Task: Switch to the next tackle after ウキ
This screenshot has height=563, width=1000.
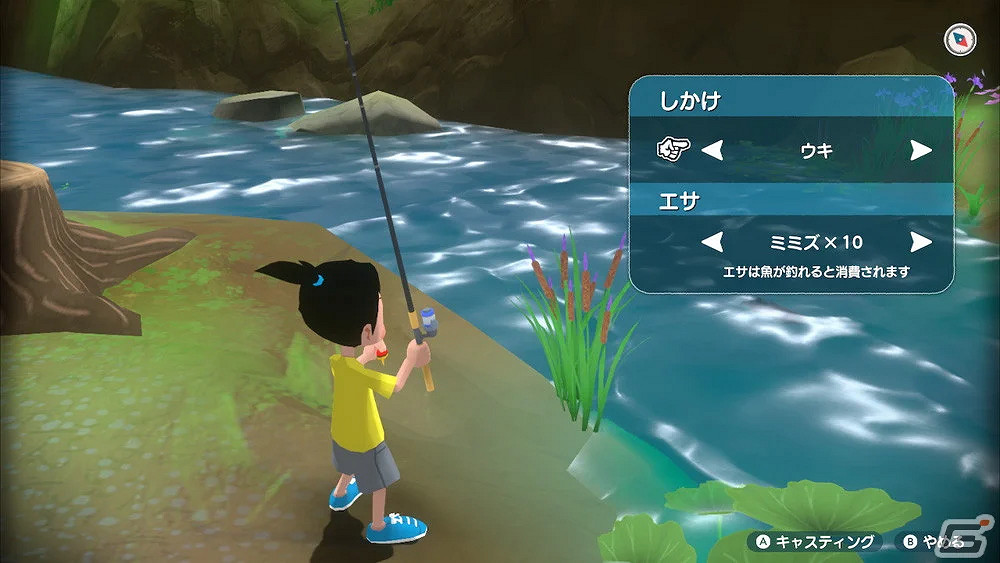Action: (920, 151)
